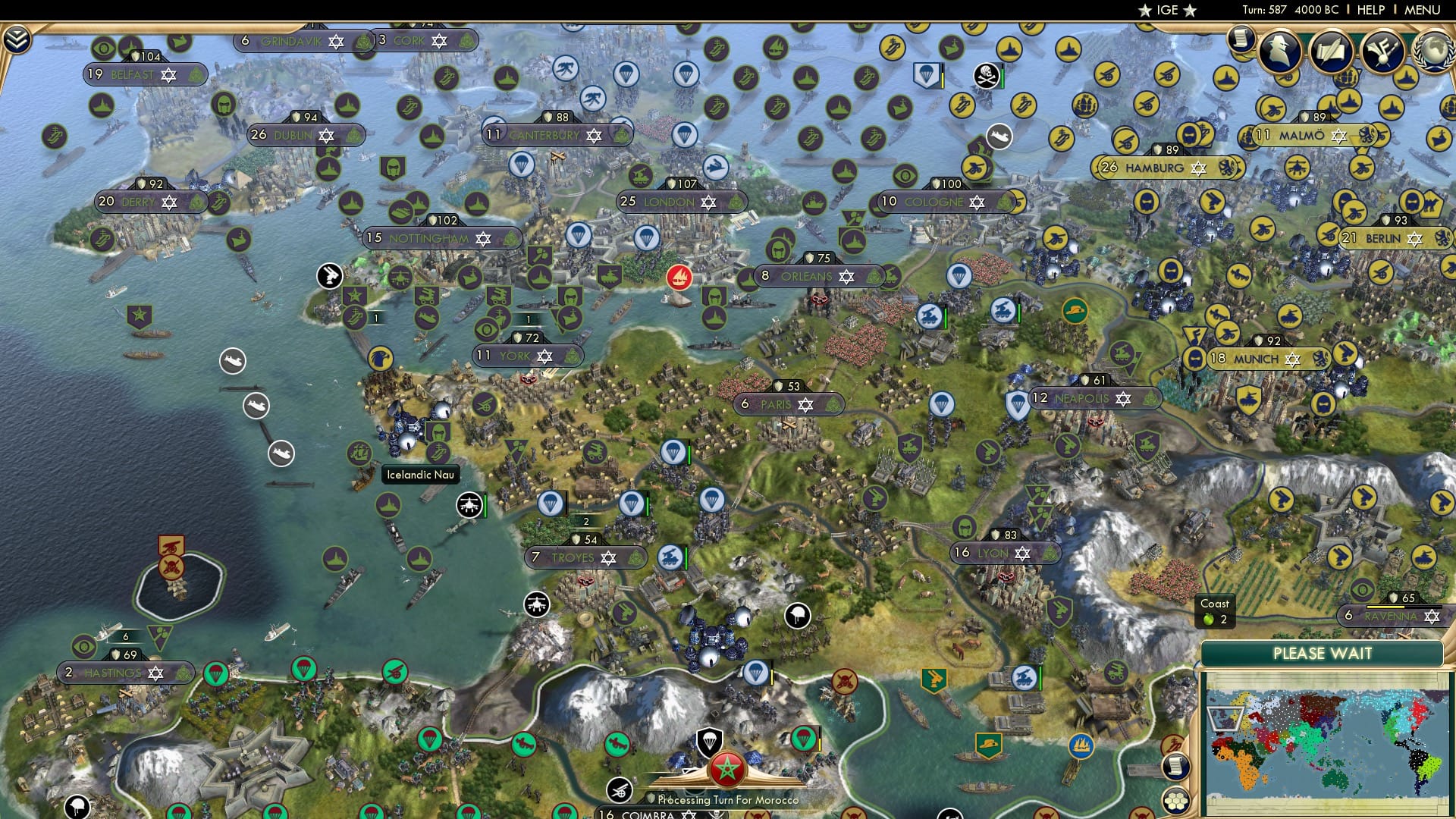Screen dimensions: 1456x819
Task: Open the World Congress globe icon
Action: [x=1436, y=52]
